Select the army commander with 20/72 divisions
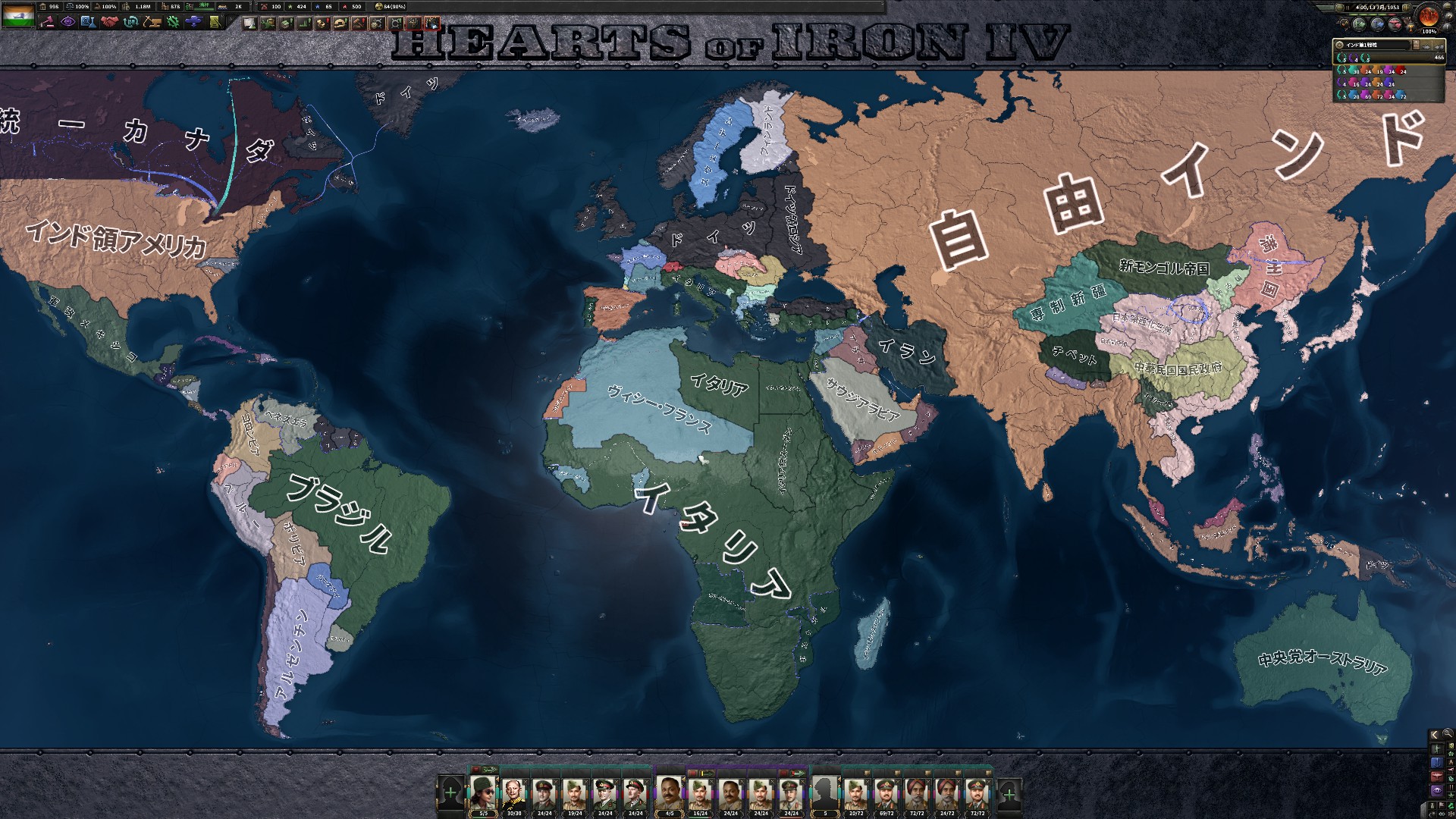Image resolution: width=1456 pixels, height=819 pixels. coord(855,794)
